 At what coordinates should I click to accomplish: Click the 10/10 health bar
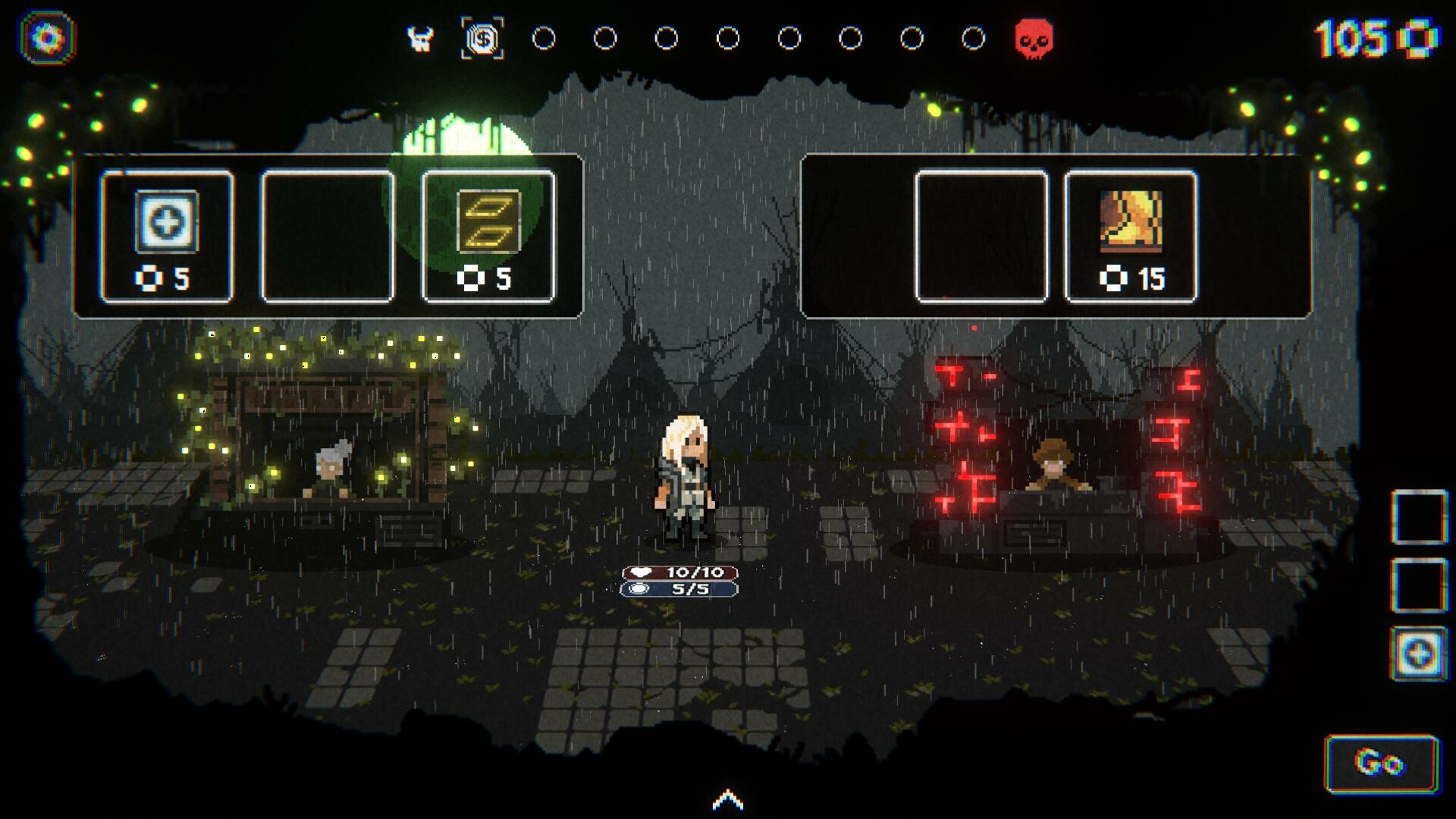[x=677, y=574]
